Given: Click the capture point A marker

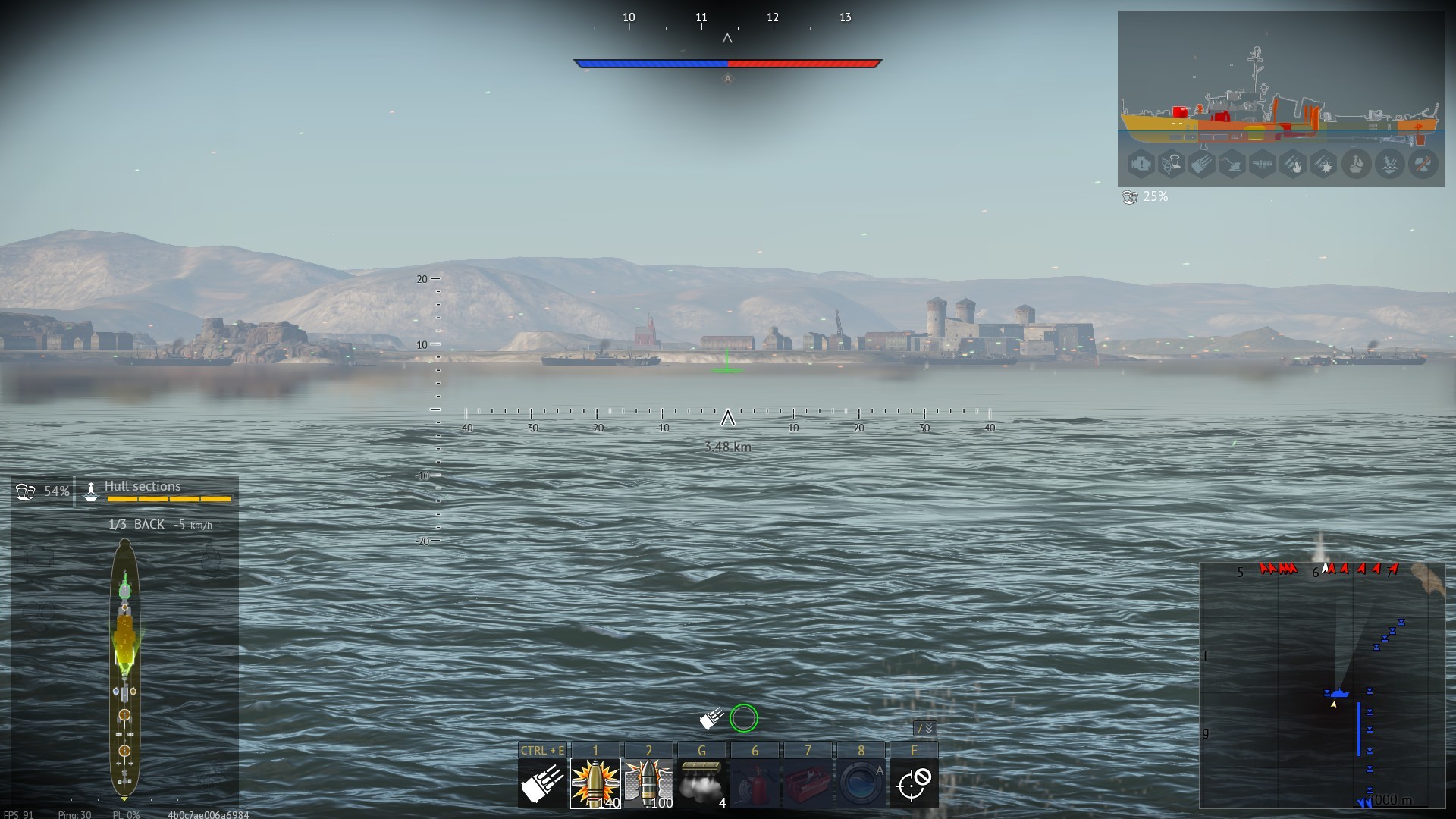Looking at the screenshot, I should tap(728, 79).
